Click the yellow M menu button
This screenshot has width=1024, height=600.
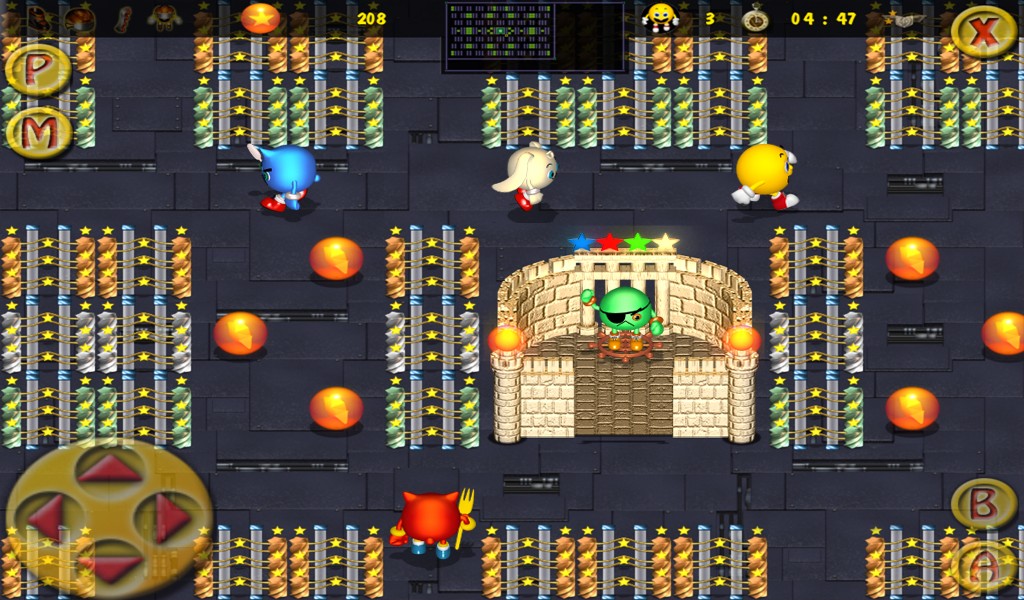(38, 131)
